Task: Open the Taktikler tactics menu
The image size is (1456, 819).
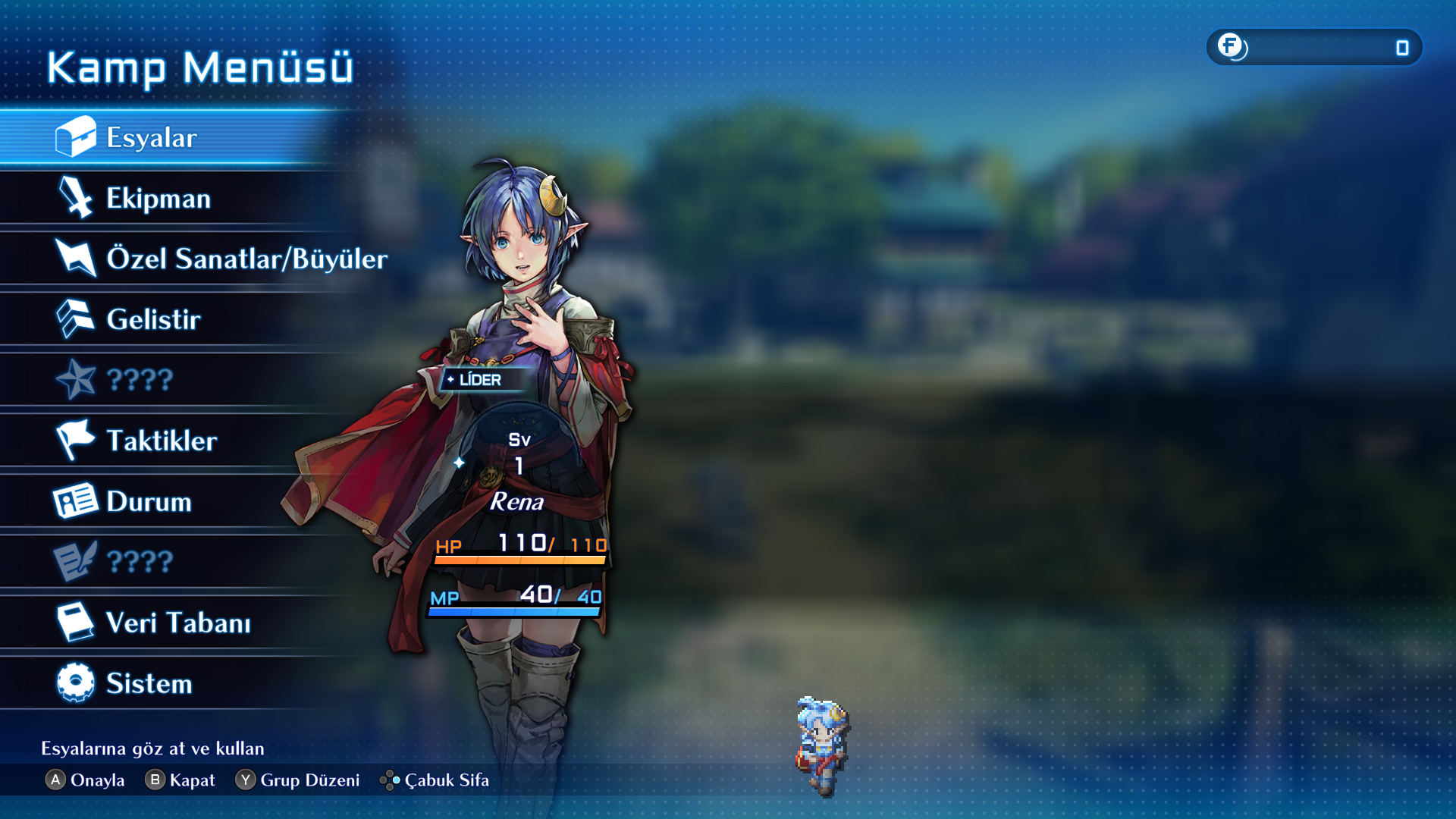Action: click(x=161, y=441)
